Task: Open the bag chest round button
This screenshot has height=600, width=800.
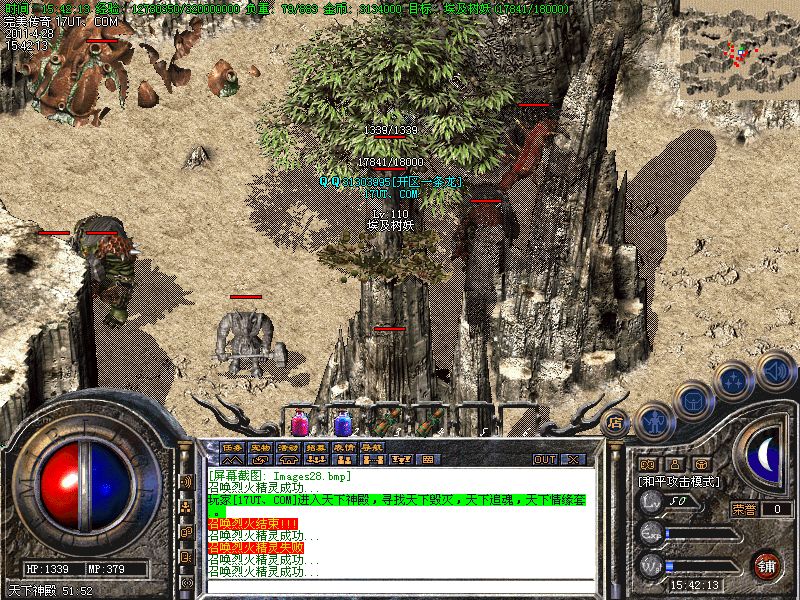Action: [693, 401]
